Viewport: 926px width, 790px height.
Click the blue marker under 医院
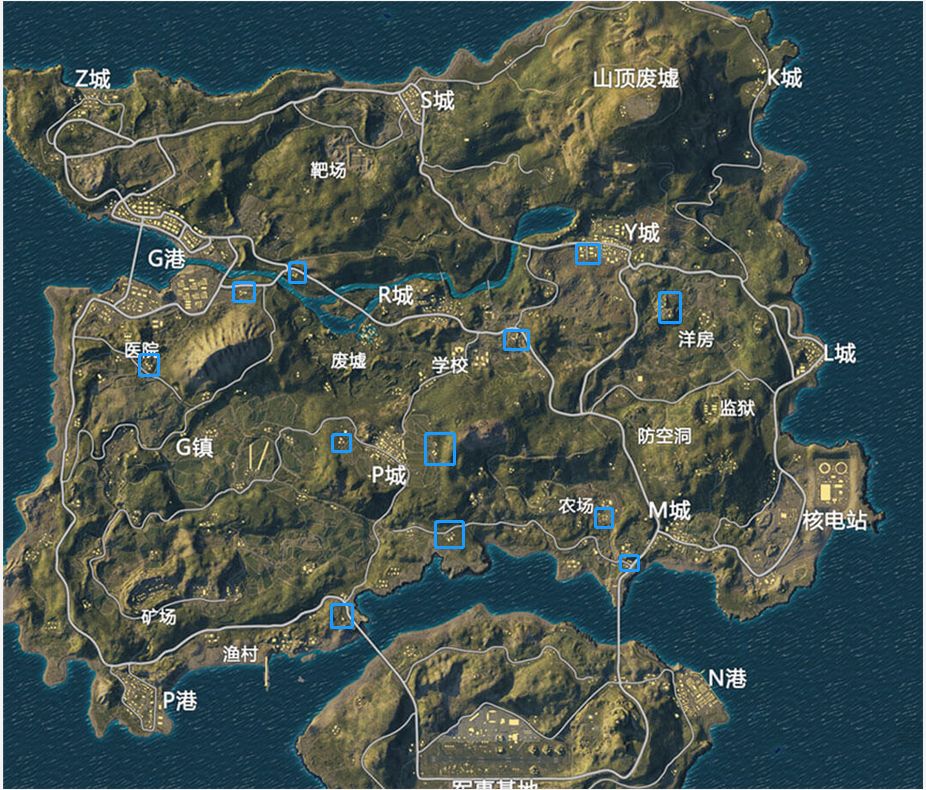[149, 365]
